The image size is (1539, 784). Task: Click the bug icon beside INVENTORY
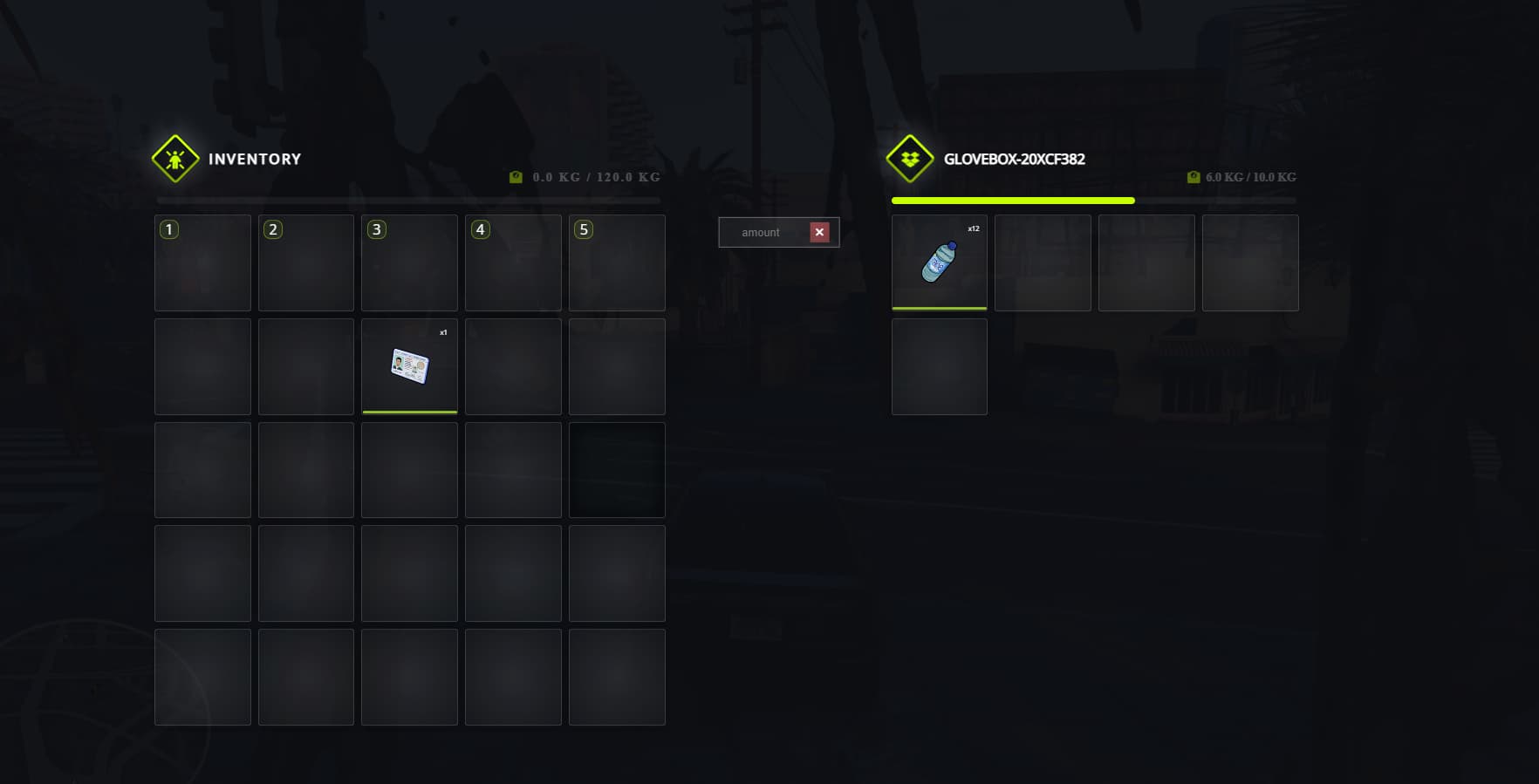[x=175, y=160]
